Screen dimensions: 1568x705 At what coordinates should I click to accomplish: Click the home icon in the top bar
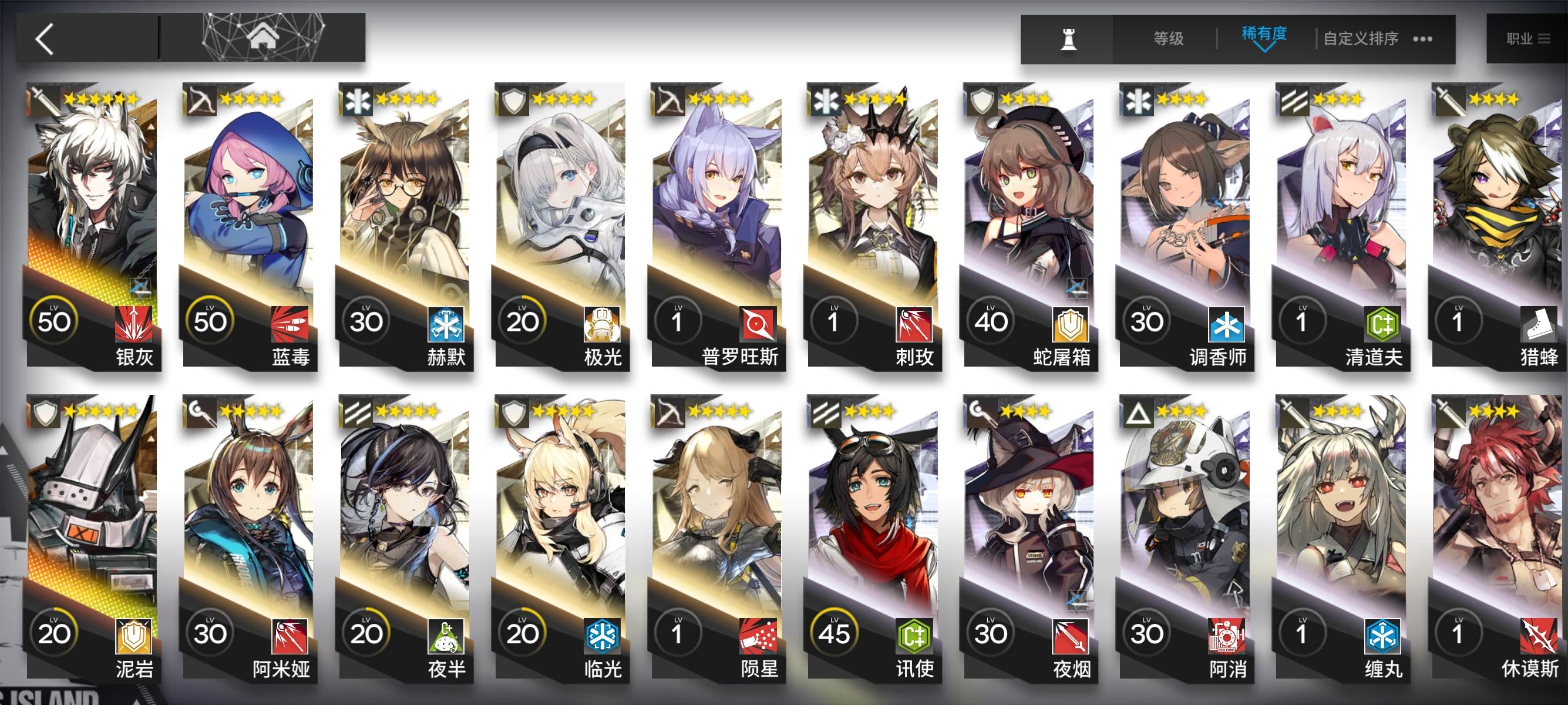[x=264, y=36]
